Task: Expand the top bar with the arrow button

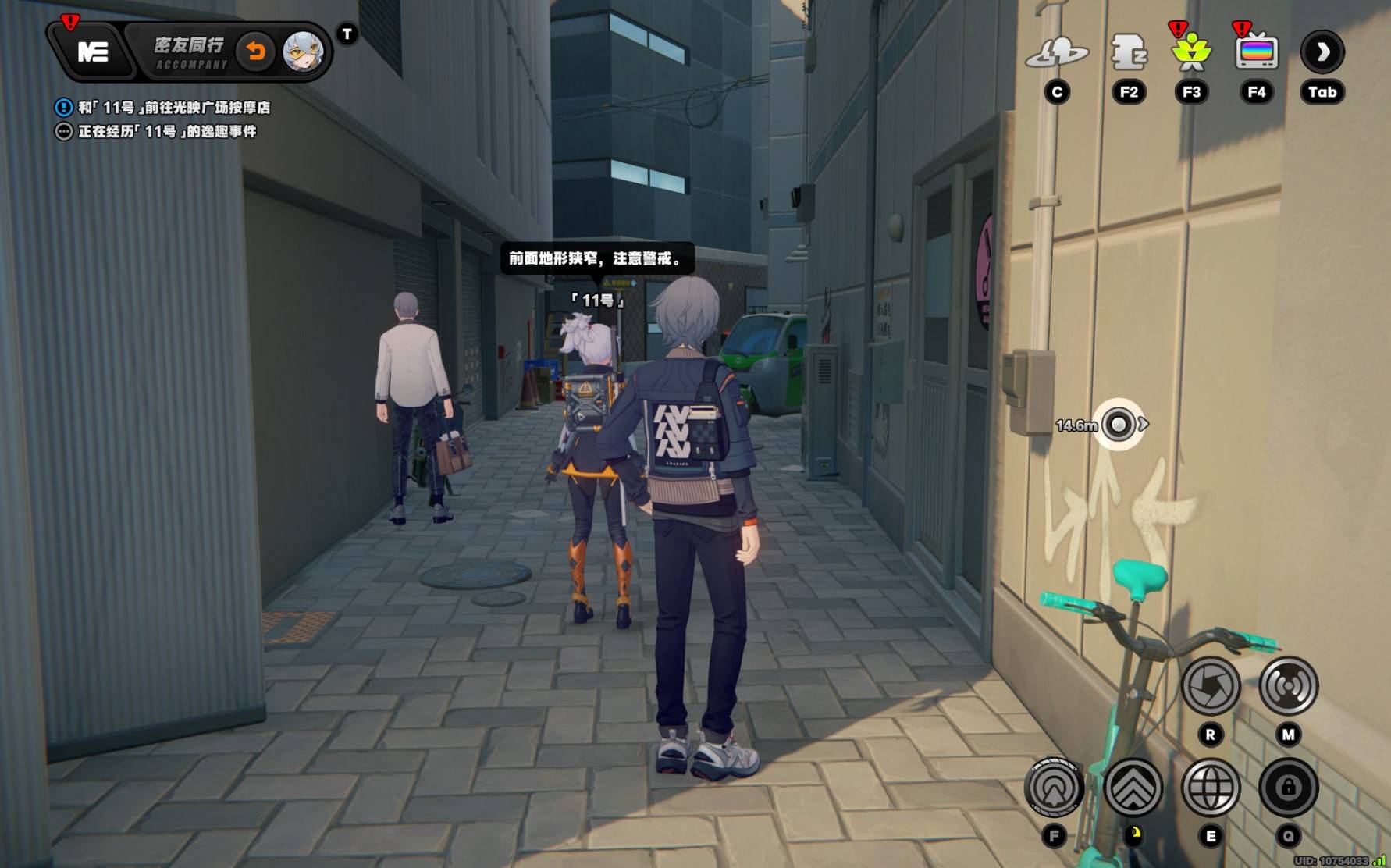Action: (x=1322, y=52)
